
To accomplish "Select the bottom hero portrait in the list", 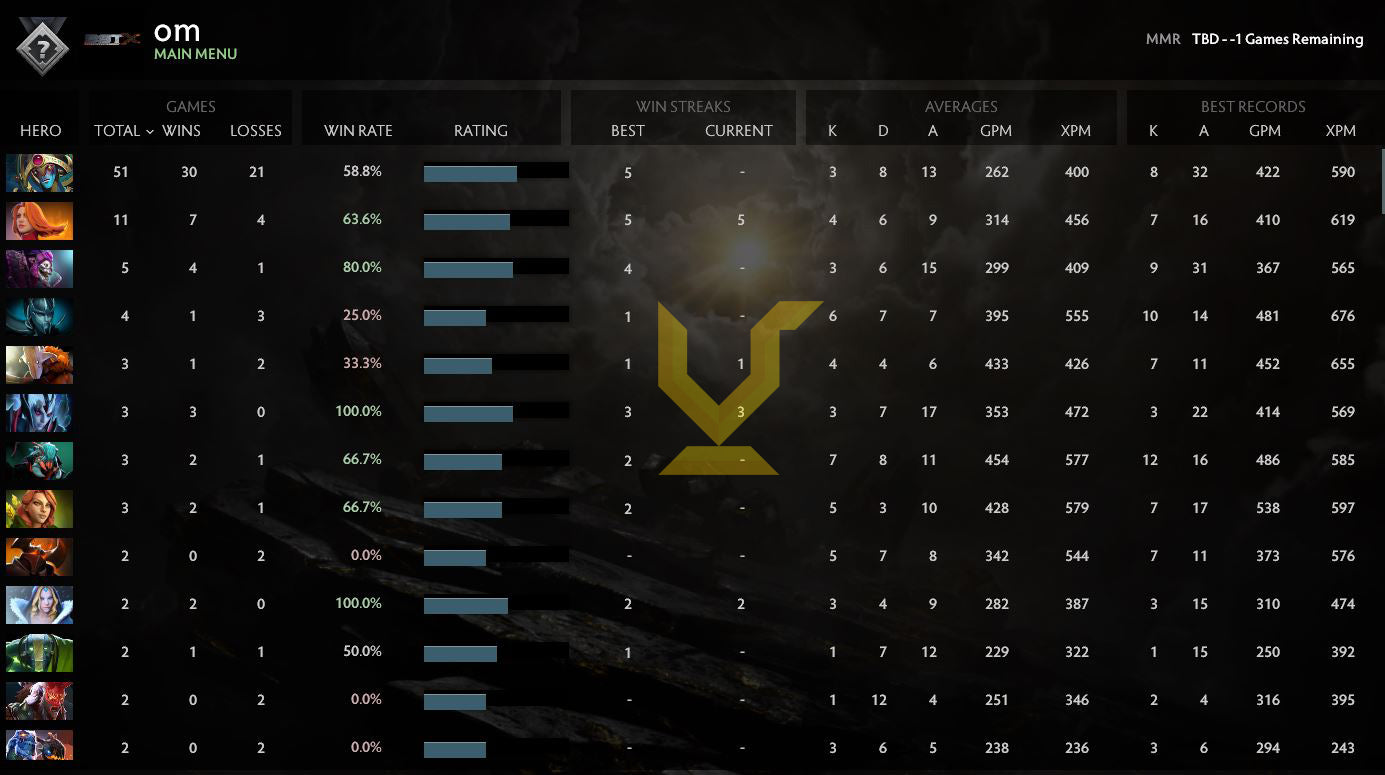I will click(x=39, y=747).
